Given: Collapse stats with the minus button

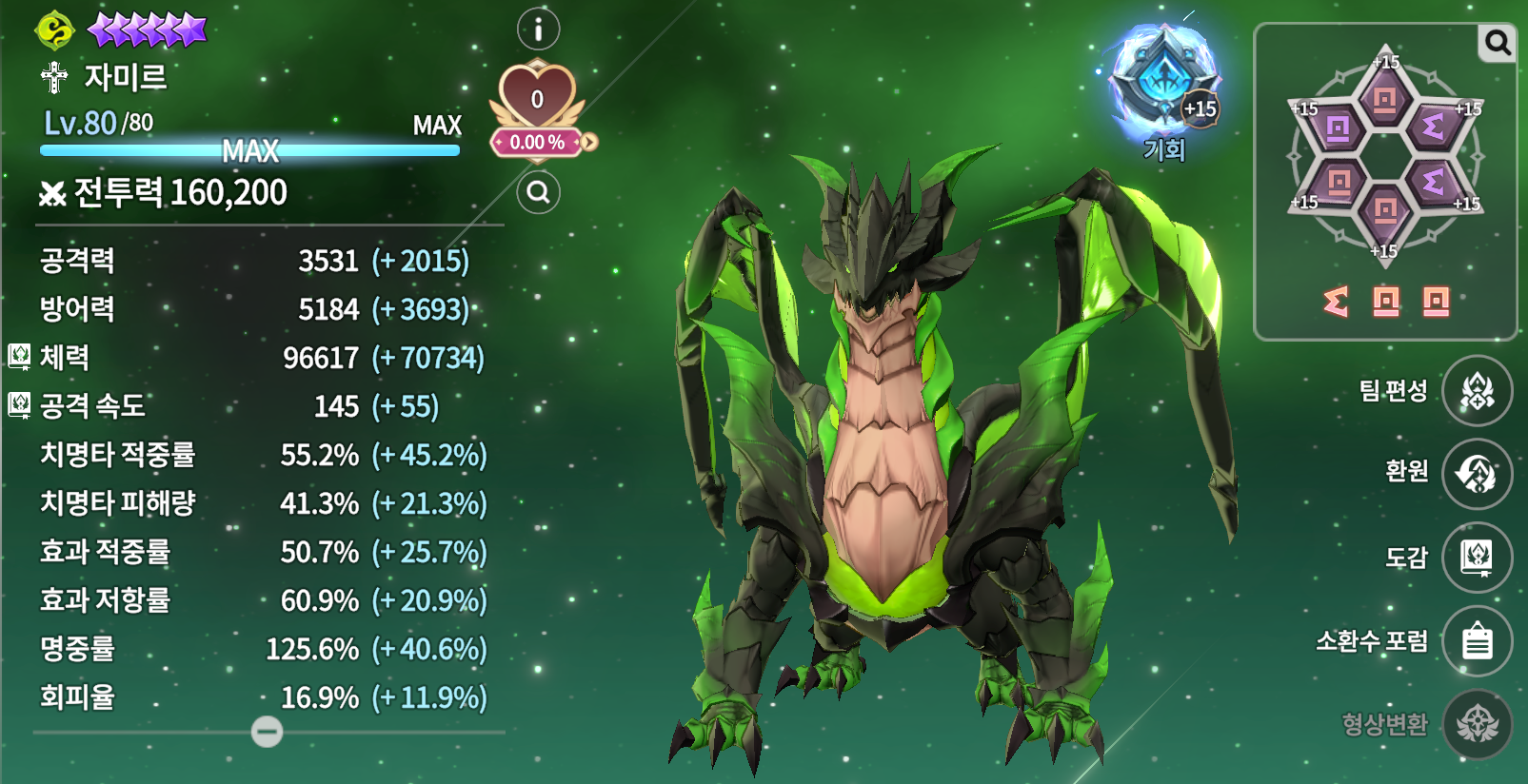Looking at the screenshot, I should click(x=267, y=732).
